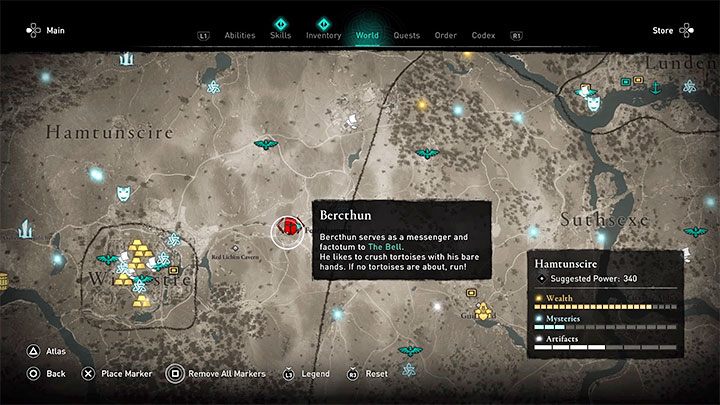Open the Codex tab
720x405 pixels.
(483, 35)
